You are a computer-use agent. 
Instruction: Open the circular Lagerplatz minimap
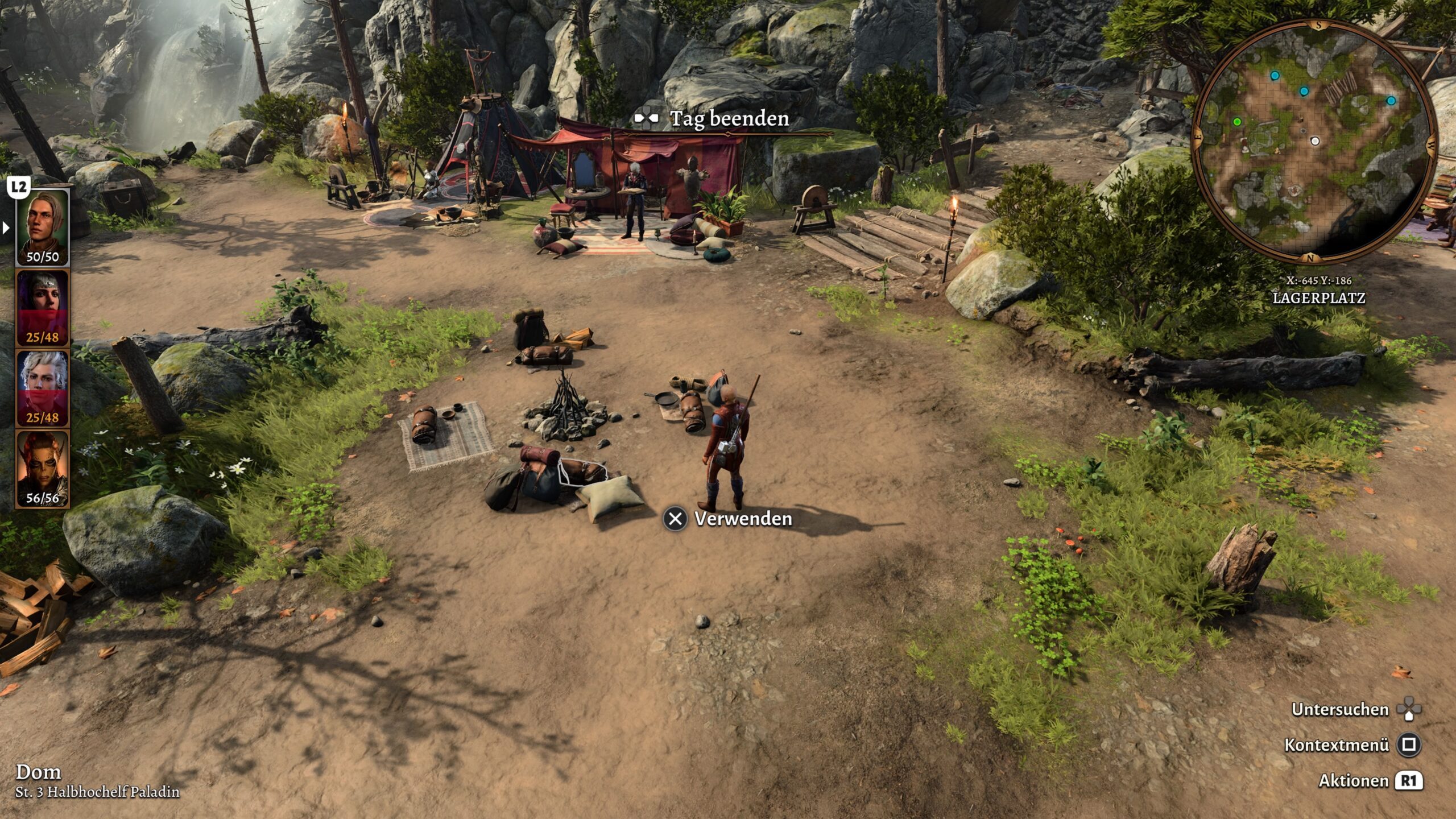pyautogui.click(x=1313, y=142)
